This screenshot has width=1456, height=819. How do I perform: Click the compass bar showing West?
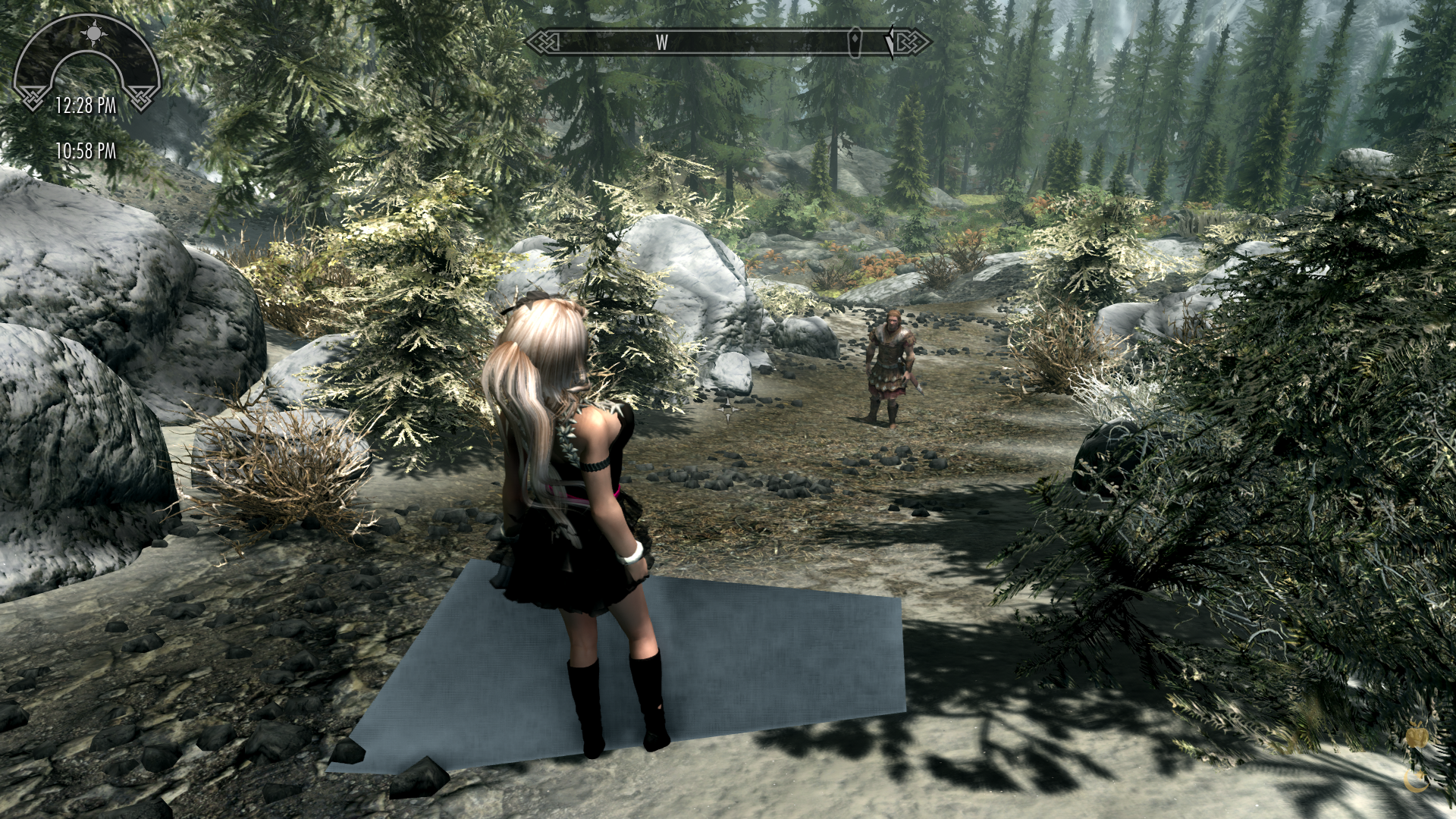coord(728,42)
